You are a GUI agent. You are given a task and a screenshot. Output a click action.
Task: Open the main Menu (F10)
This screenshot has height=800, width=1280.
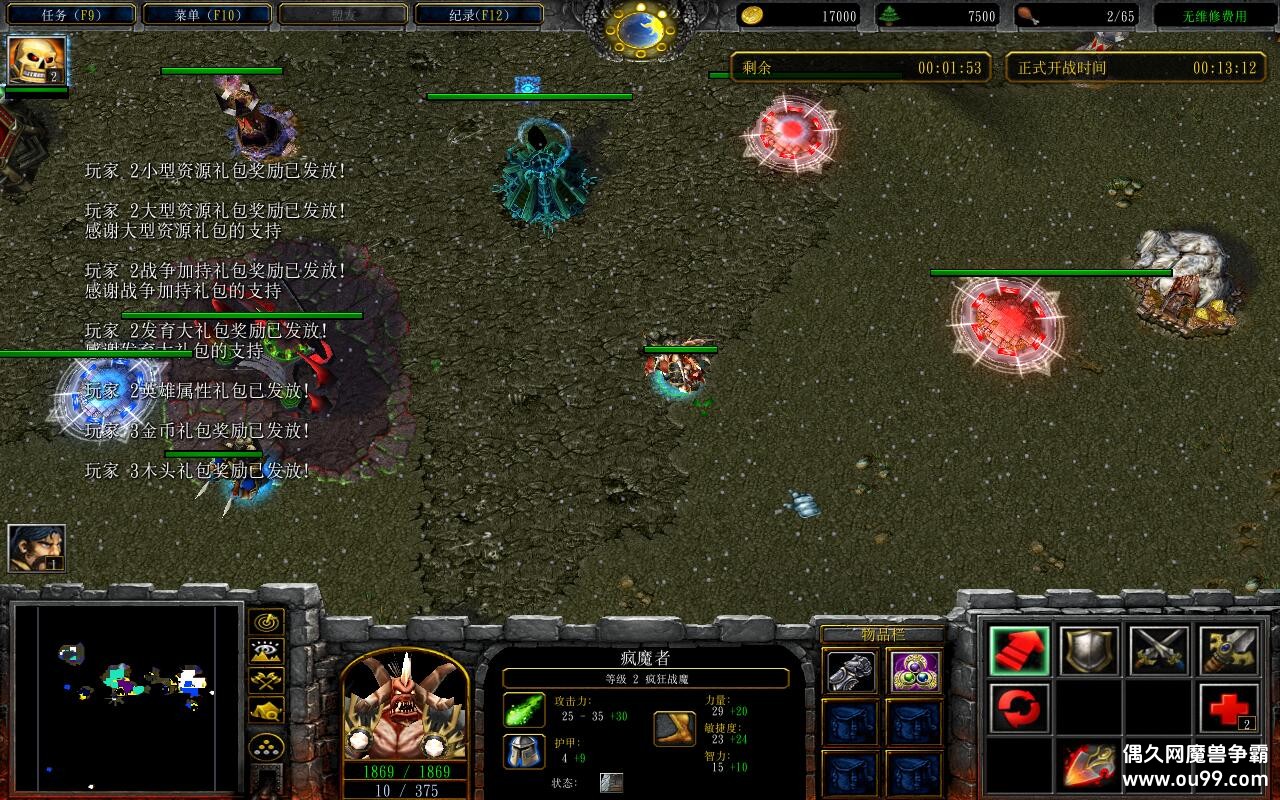coord(207,15)
